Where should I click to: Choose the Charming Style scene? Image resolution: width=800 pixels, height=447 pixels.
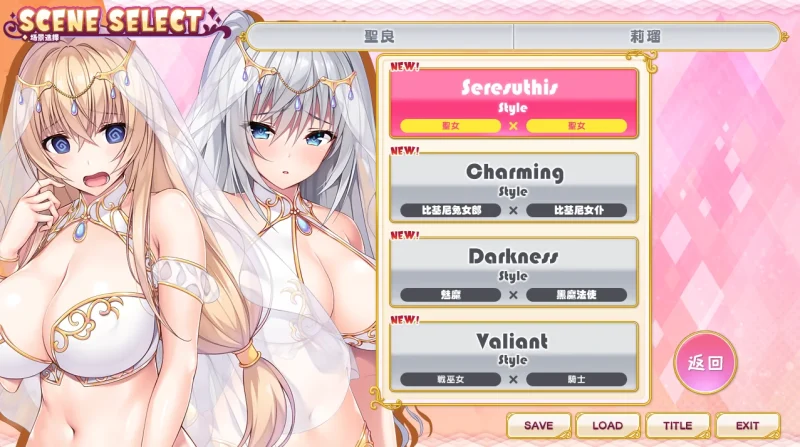512,187
